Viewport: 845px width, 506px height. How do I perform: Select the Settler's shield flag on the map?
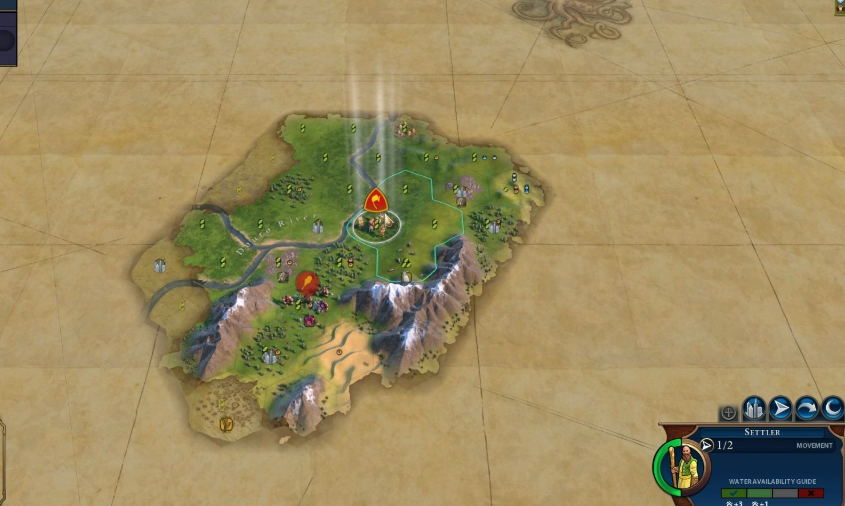click(376, 200)
